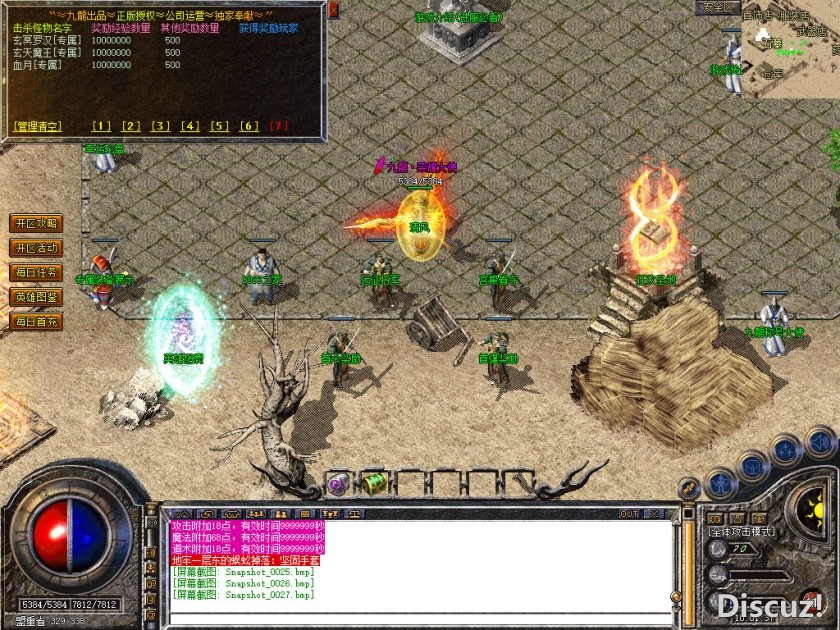The image size is (840, 630).
Task: Open the 开区攻略 guide button
Action: click(x=35, y=223)
